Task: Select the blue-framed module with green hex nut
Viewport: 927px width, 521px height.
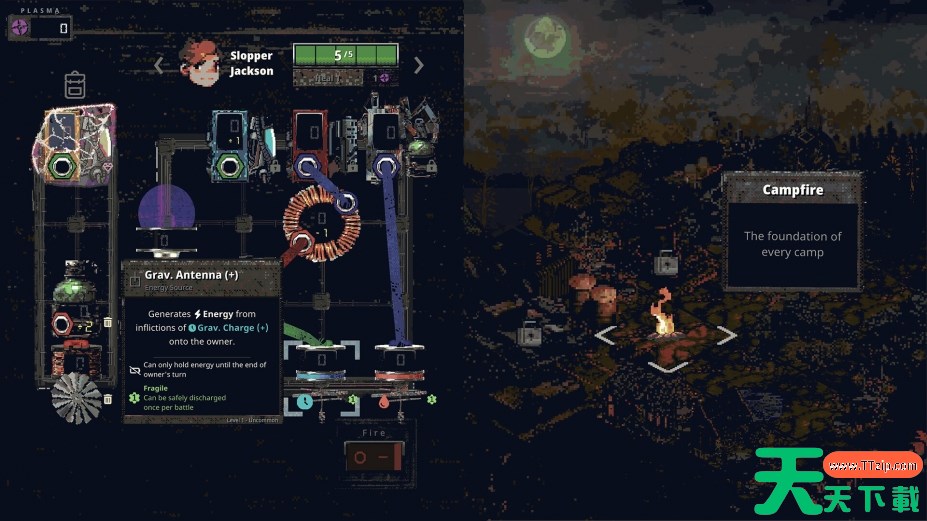Action: 229,143
